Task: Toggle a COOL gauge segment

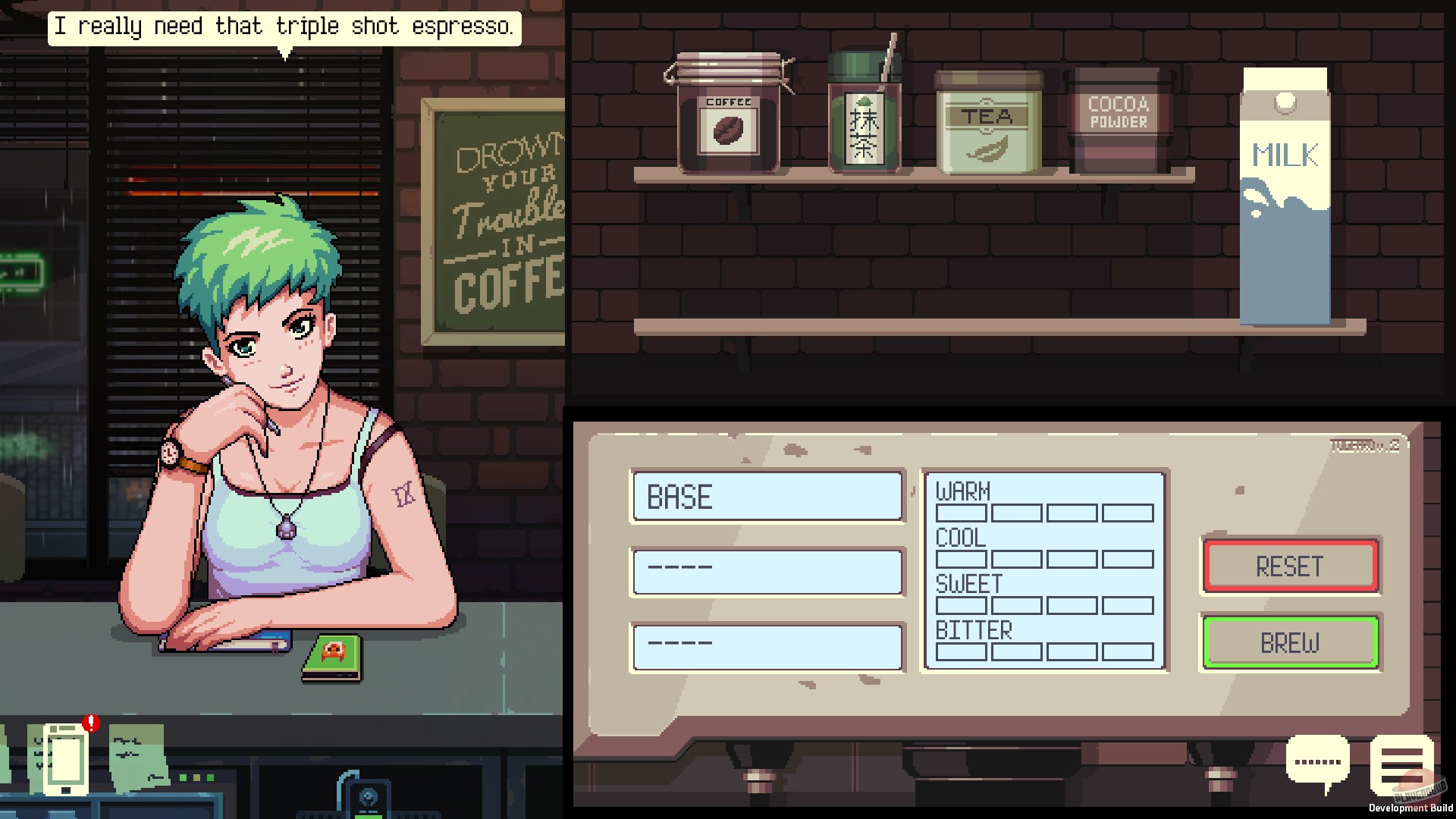Action: (961, 559)
